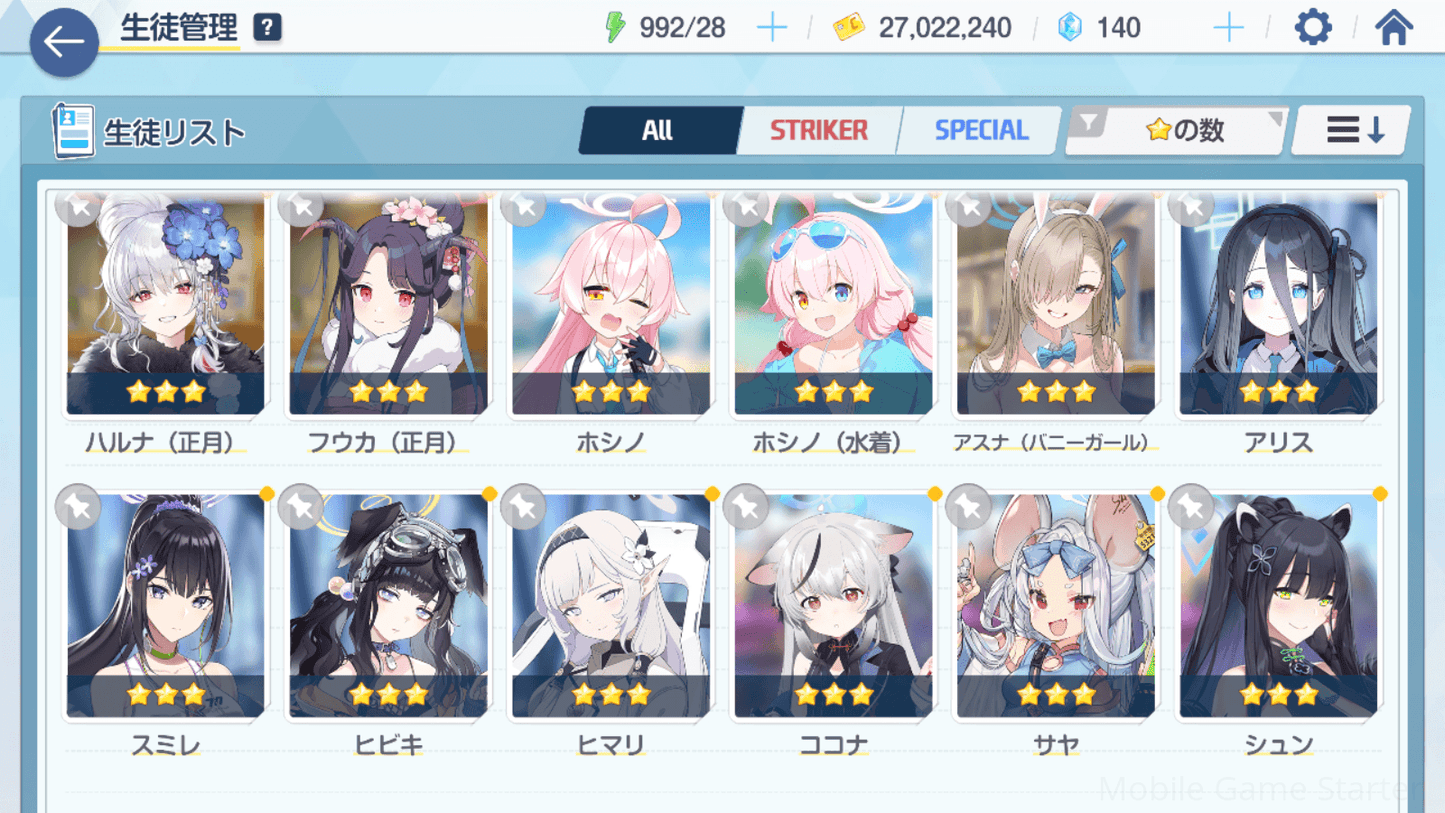
Task: Add more energy with the plus button
Action: click(x=772, y=28)
